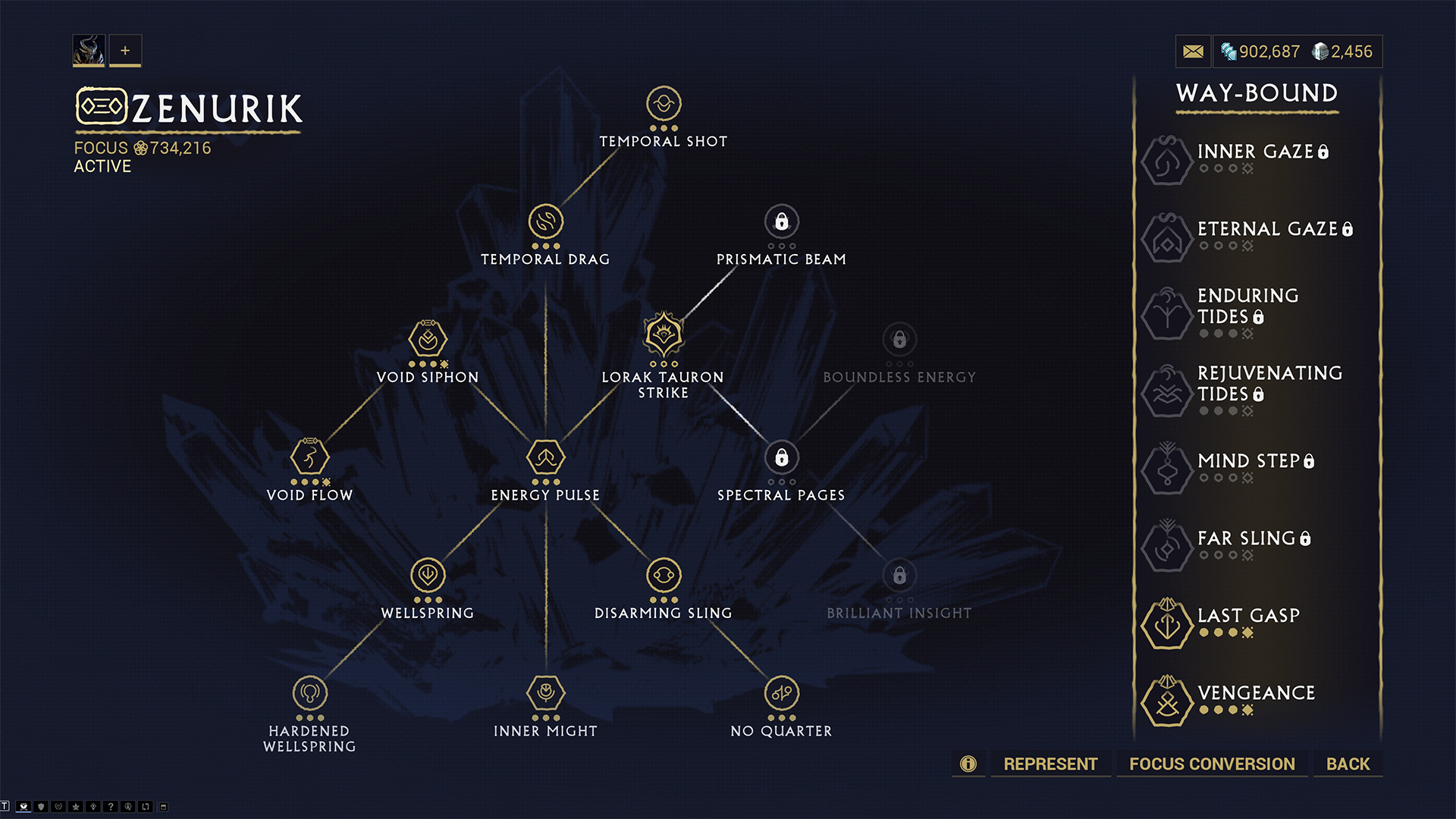Choose the Hardened Wellspring node
The width and height of the screenshot is (1456, 819).
[309, 692]
